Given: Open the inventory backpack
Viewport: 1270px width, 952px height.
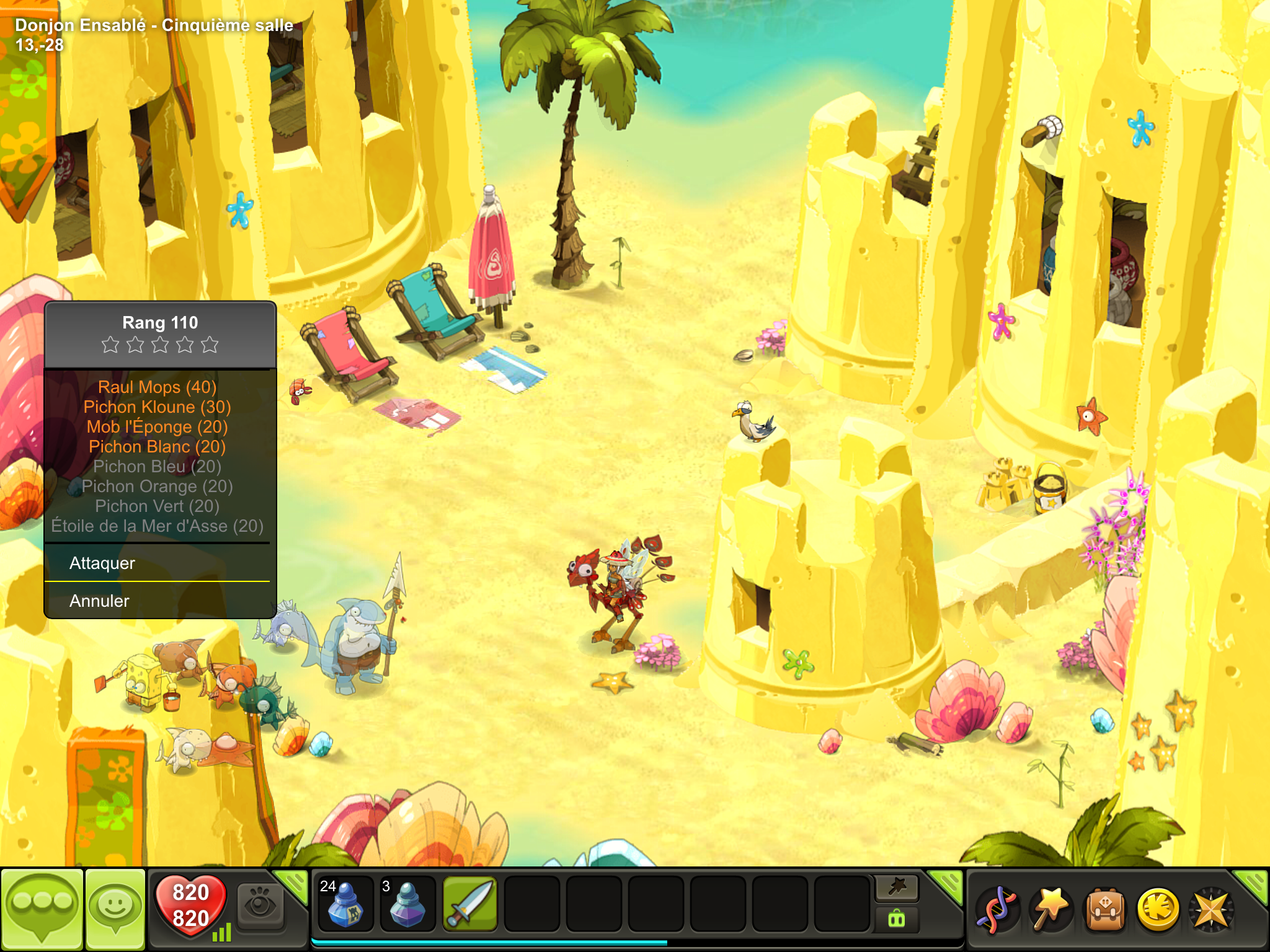Looking at the screenshot, I should [x=1104, y=910].
